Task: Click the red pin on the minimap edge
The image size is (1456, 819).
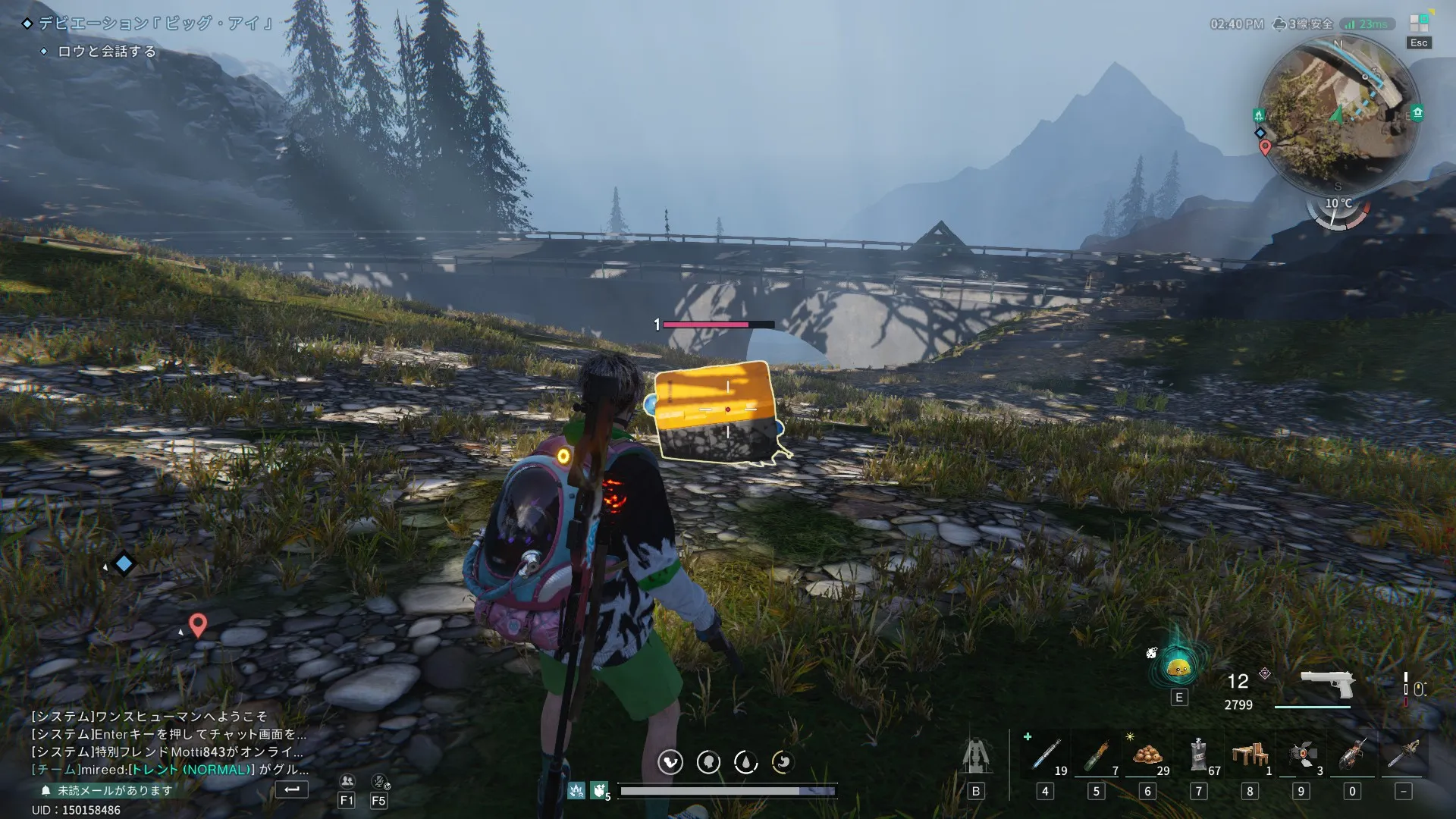Action: [1265, 147]
